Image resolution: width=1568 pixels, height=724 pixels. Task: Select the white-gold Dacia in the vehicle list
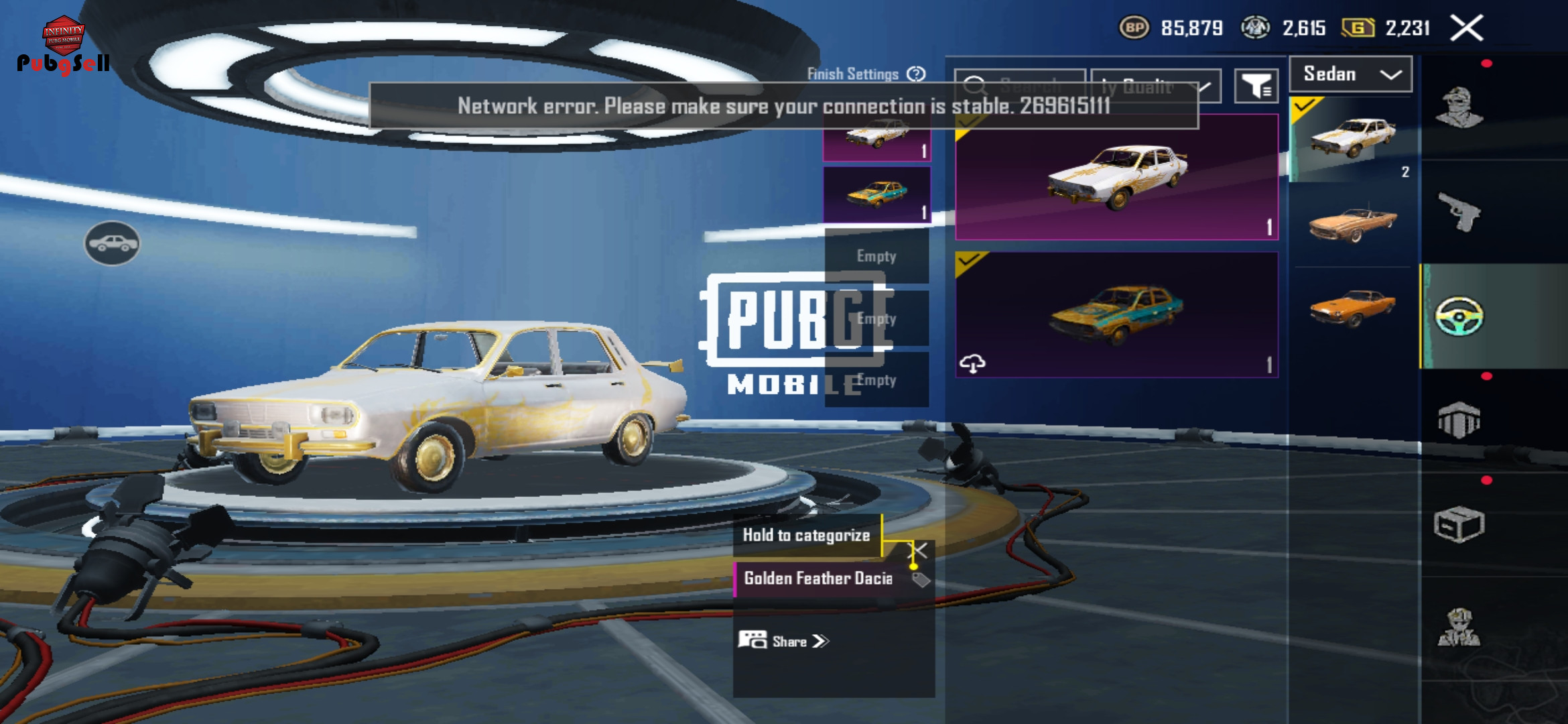click(1353, 139)
